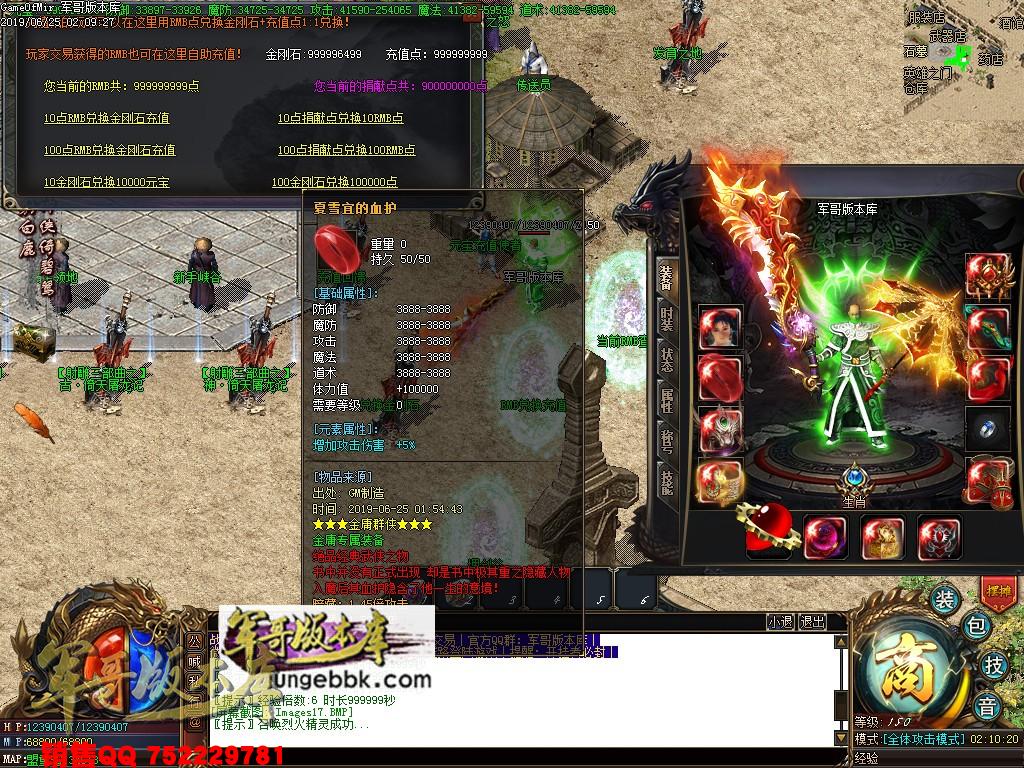
Task: Toggle the 音 sound round button
Action: click(988, 707)
